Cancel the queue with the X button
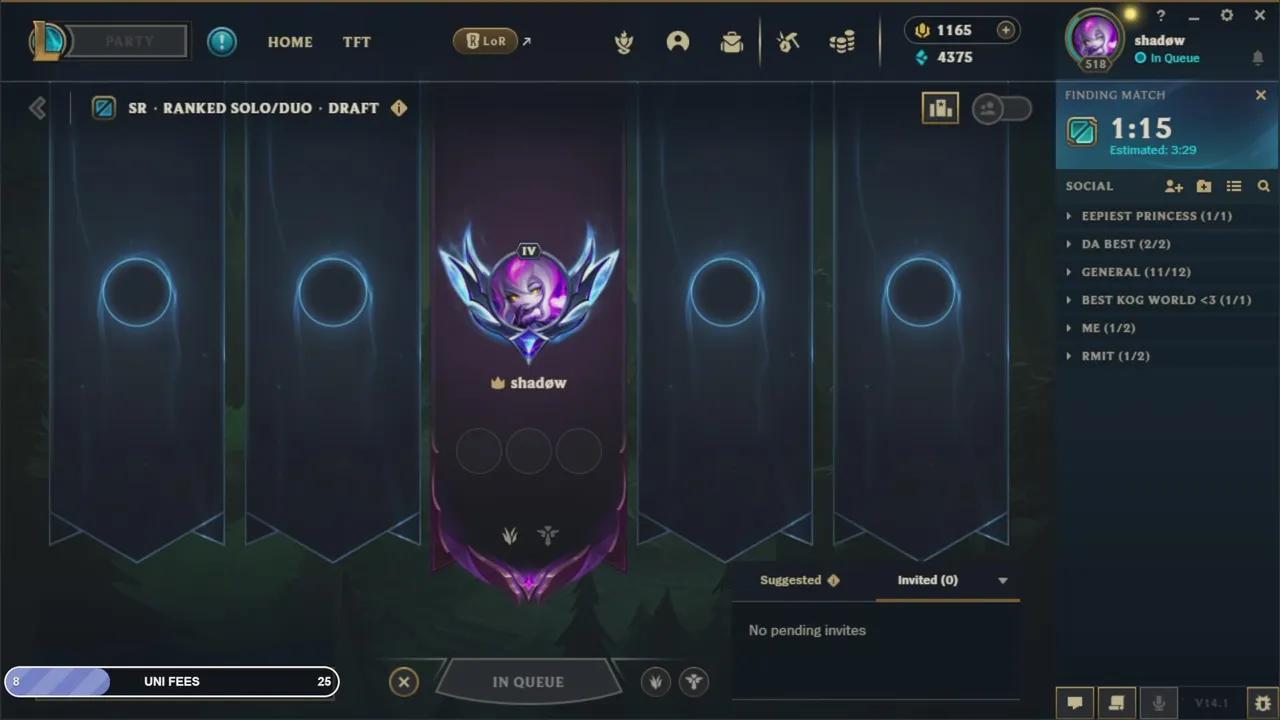The image size is (1280, 720). [x=404, y=681]
